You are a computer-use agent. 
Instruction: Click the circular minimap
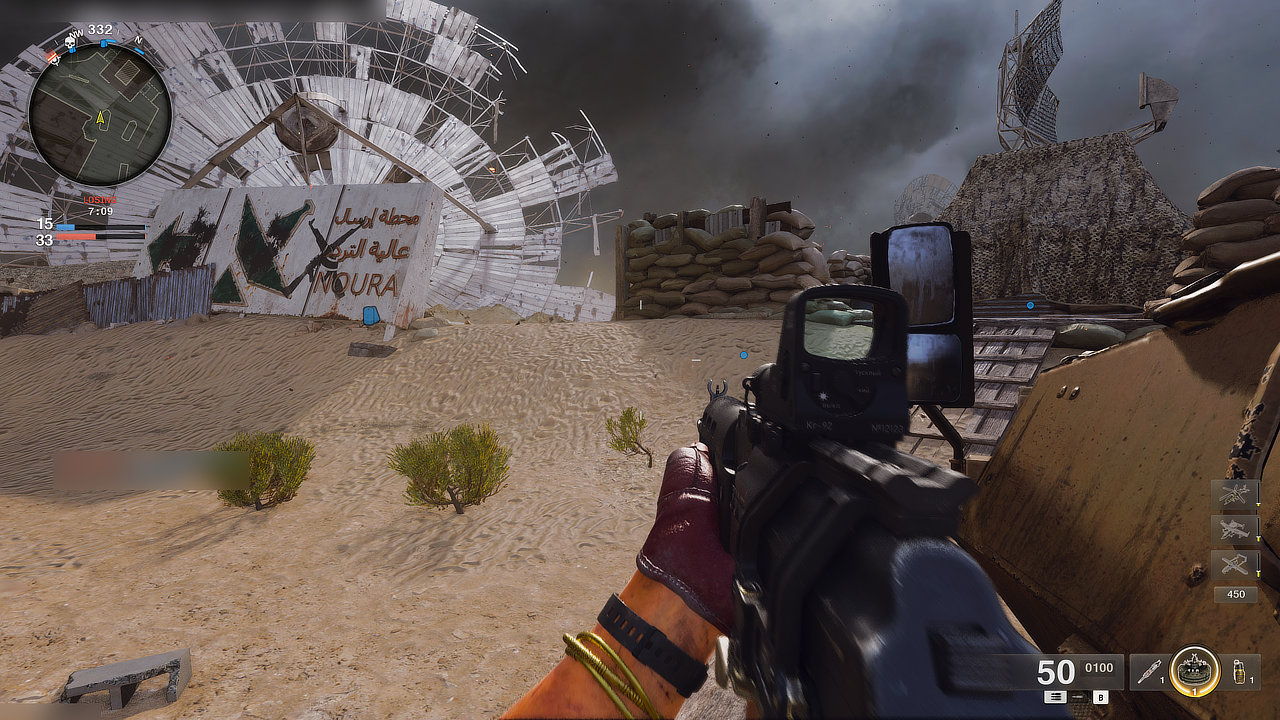point(100,114)
